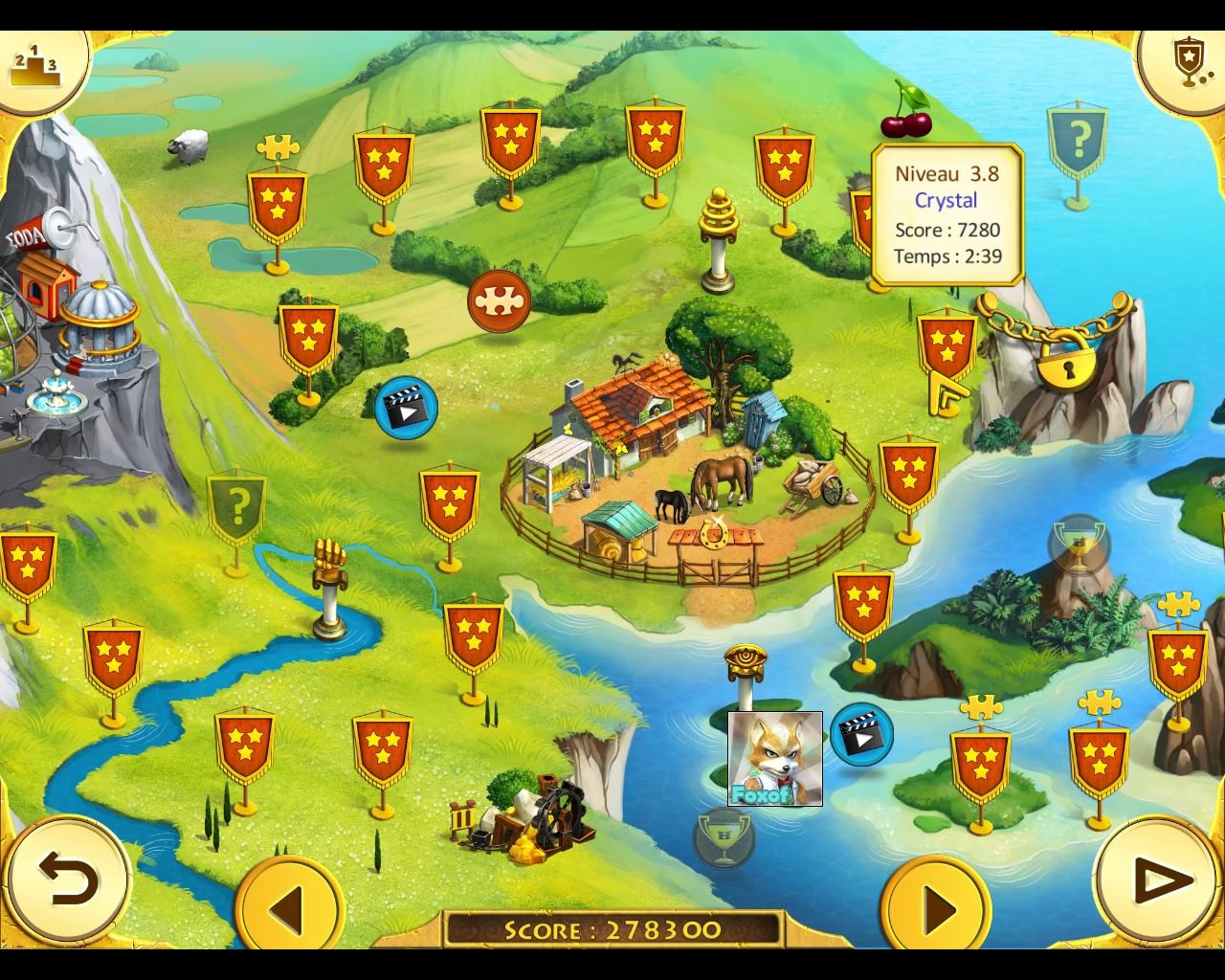Viewport: 1225px width, 980px height.
Task: Open the question-mark flag right of the cherries
Action: pyautogui.click(x=1078, y=143)
